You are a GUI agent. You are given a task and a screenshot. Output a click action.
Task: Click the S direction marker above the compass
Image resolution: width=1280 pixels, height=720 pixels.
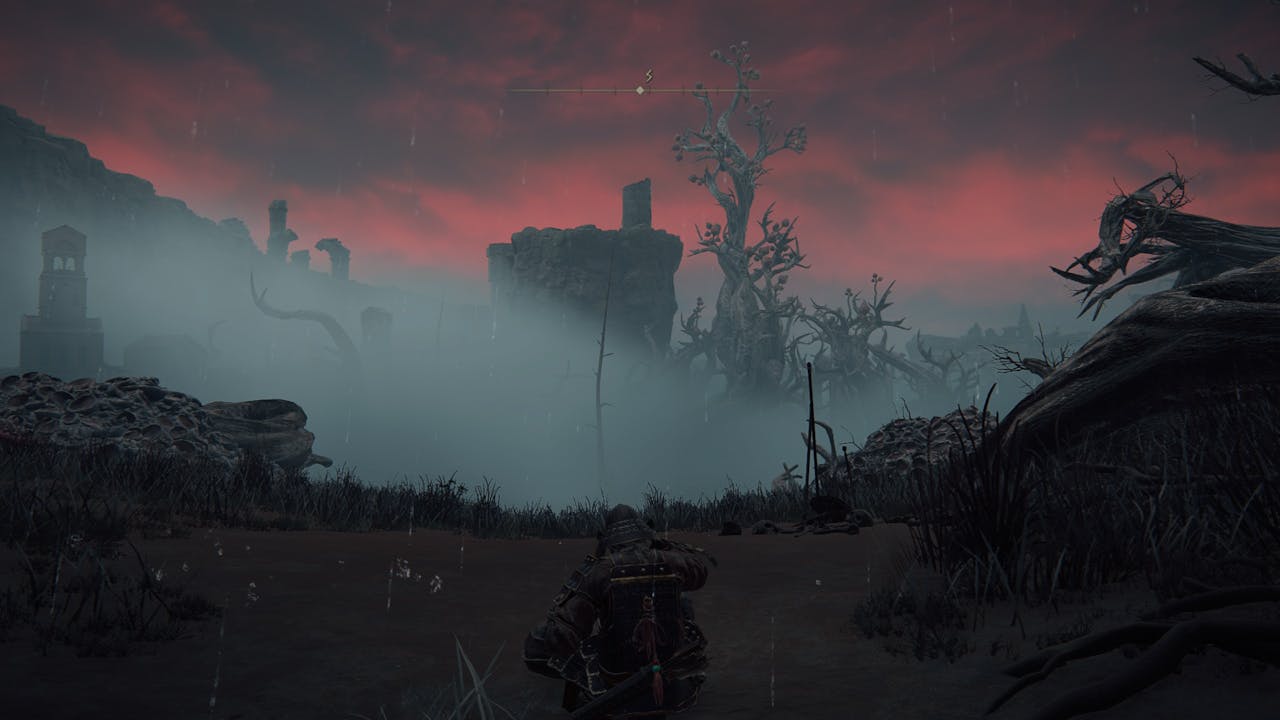pos(648,76)
